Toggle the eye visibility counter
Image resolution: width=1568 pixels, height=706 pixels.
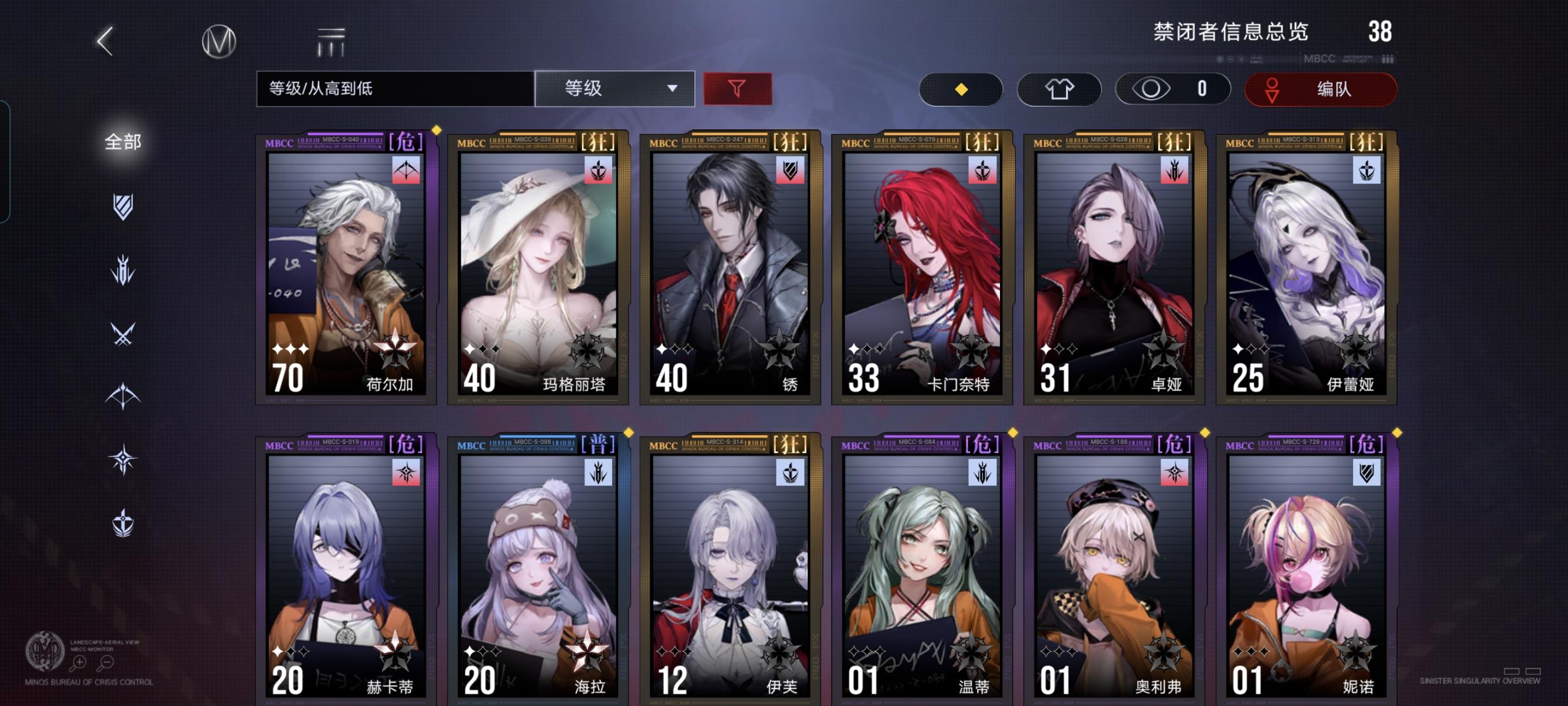(1171, 89)
